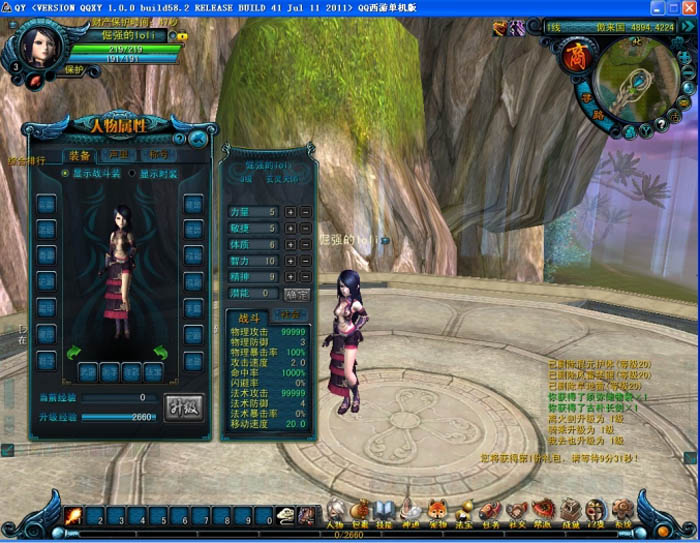The height and width of the screenshot is (543, 700).
Task: Increase 力量 strength with its plus button
Action: pos(290,212)
